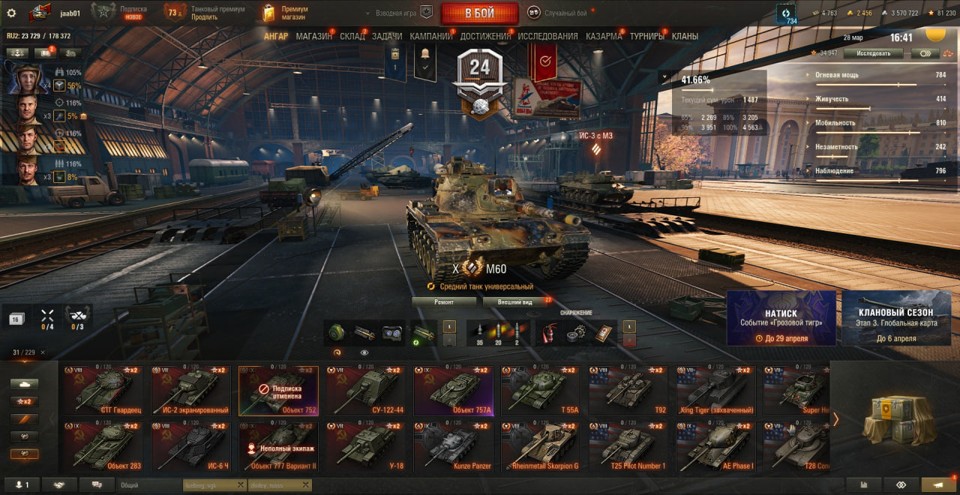The height and width of the screenshot is (495, 960).
Task: Open the КЛАНЫ tab
Action: tap(685, 36)
